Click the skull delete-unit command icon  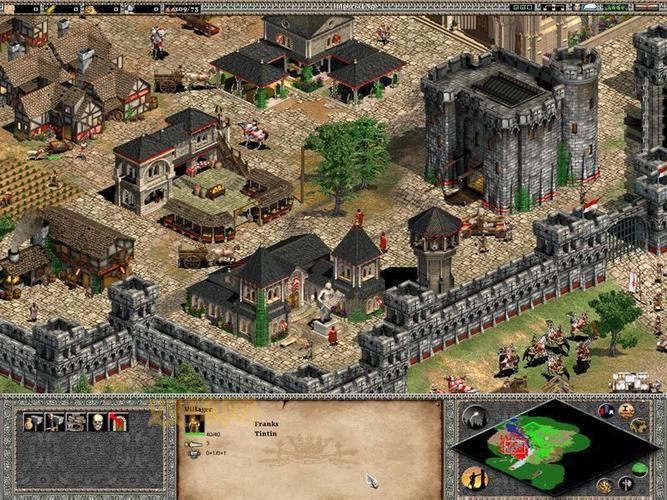pyautogui.click(x=97, y=423)
